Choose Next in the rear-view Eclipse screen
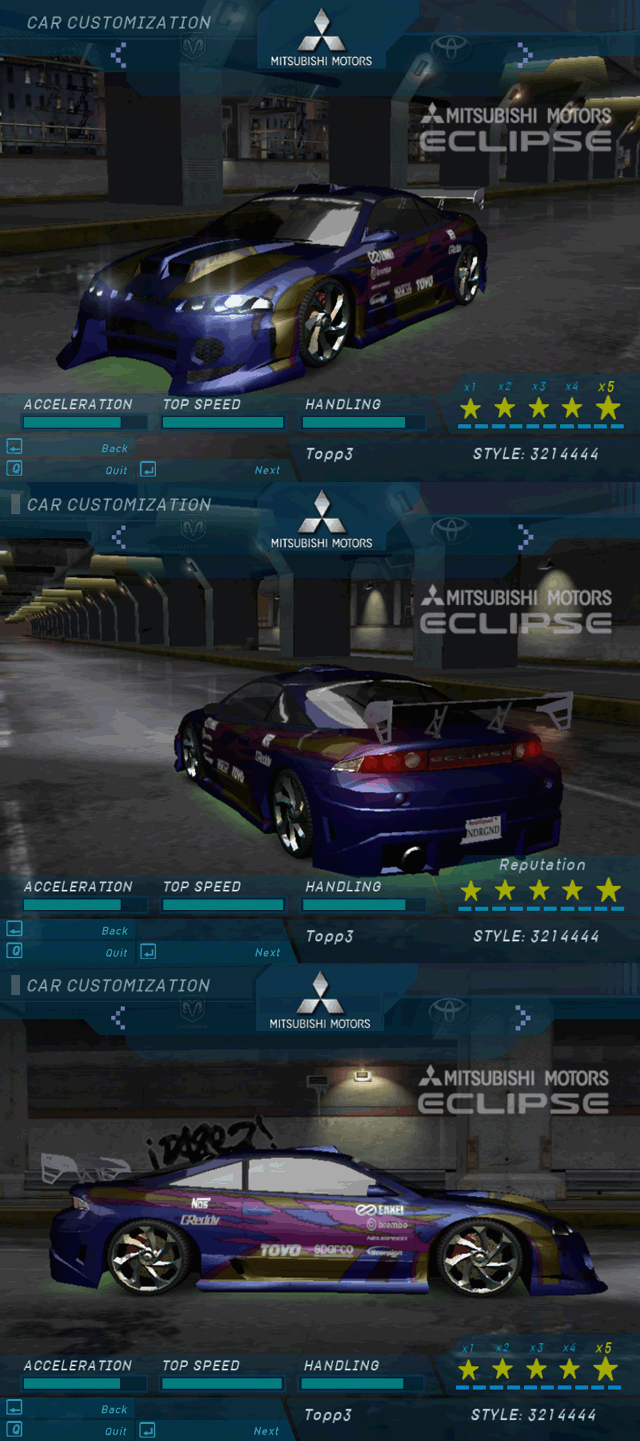 coord(267,953)
